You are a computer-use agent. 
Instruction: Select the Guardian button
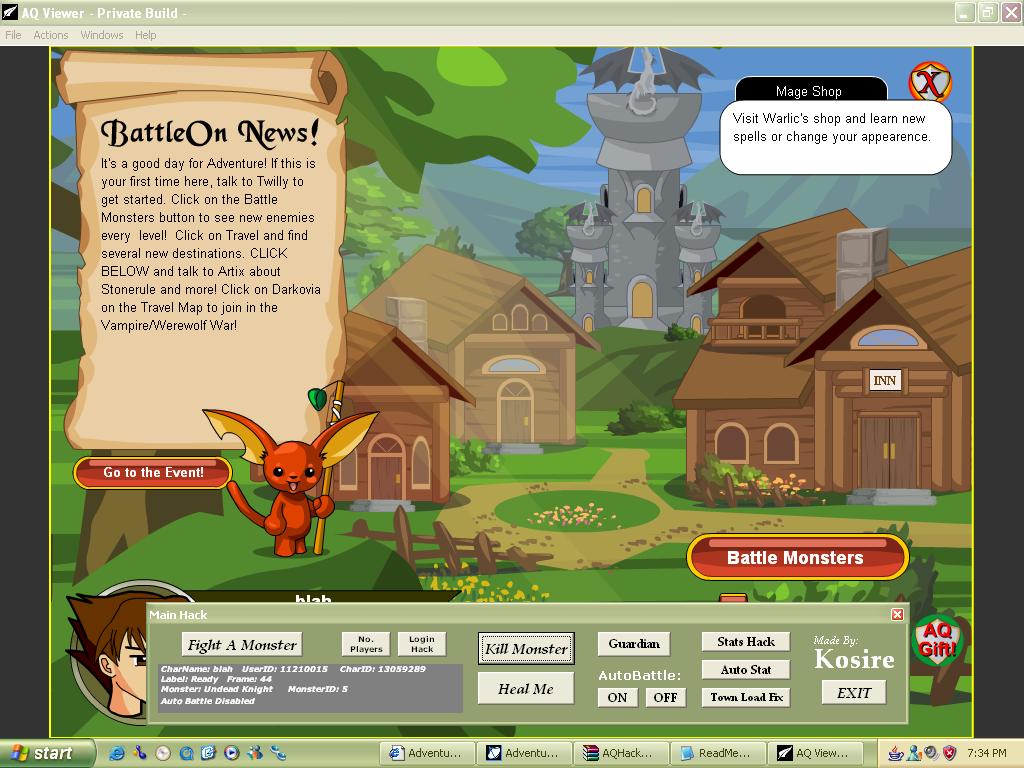pos(634,643)
